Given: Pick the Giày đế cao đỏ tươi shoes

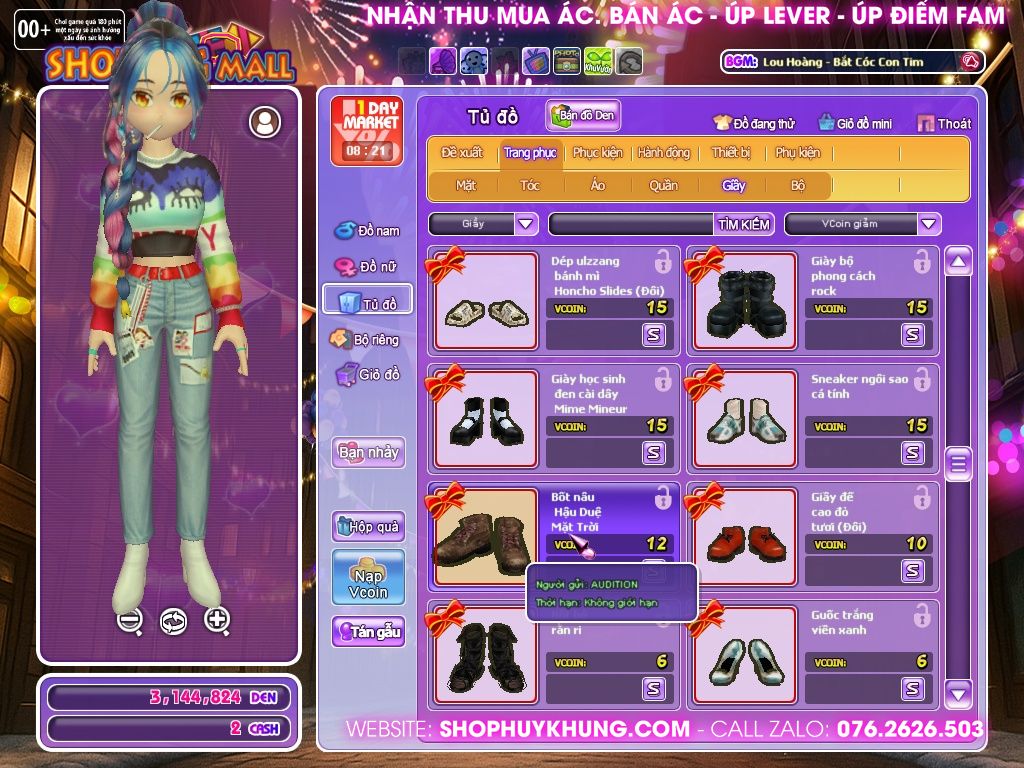Looking at the screenshot, I should tap(745, 540).
